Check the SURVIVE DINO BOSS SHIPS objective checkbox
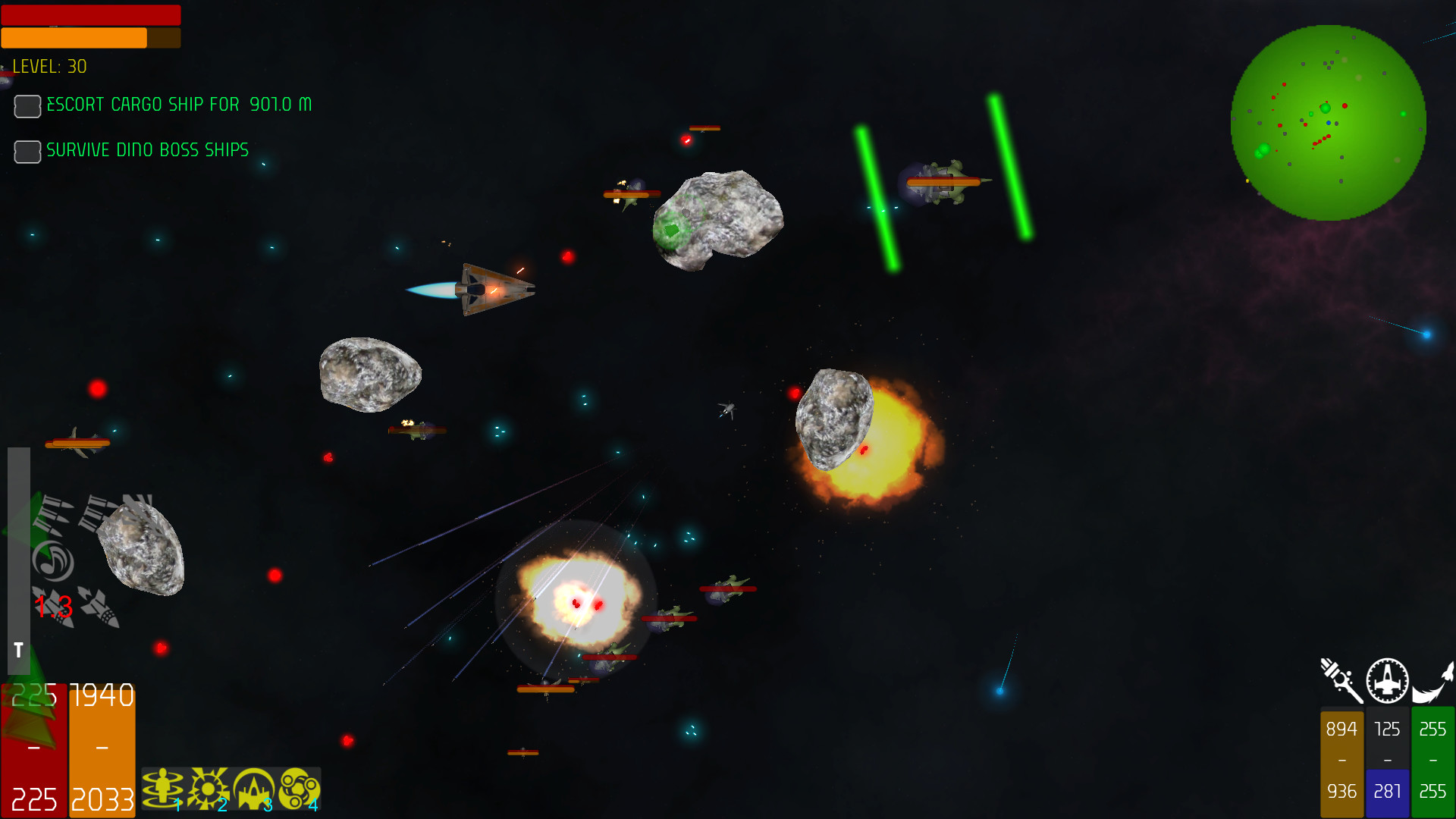The width and height of the screenshot is (1456, 819). coord(27,152)
